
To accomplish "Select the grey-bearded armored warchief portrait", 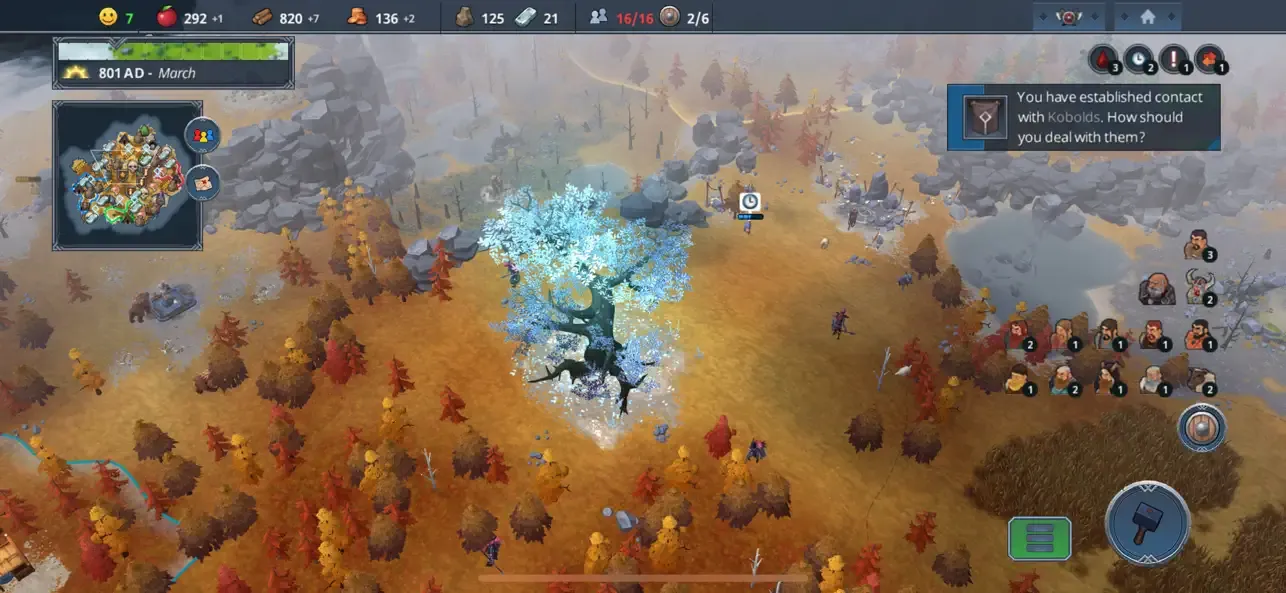I will click(x=1156, y=289).
